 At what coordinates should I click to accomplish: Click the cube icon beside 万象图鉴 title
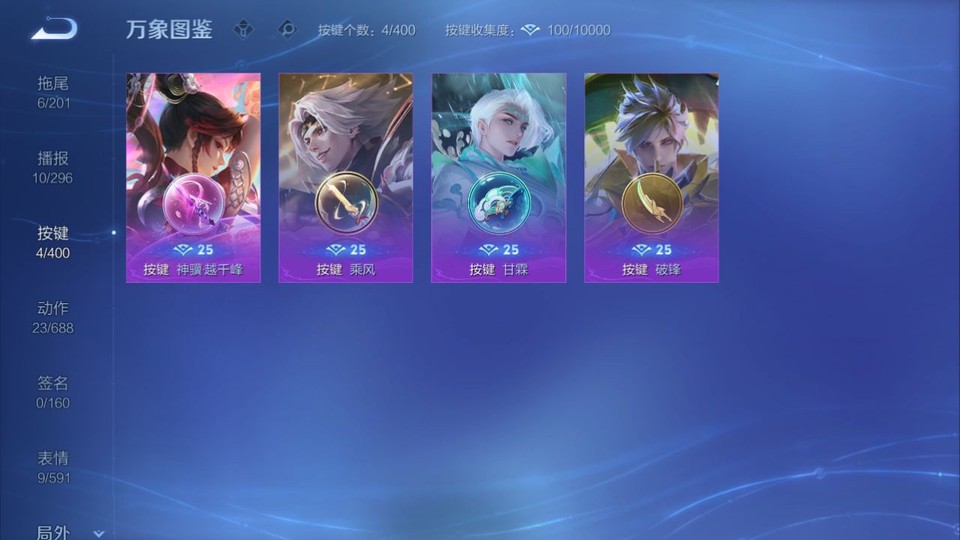pyautogui.click(x=244, y=30)
